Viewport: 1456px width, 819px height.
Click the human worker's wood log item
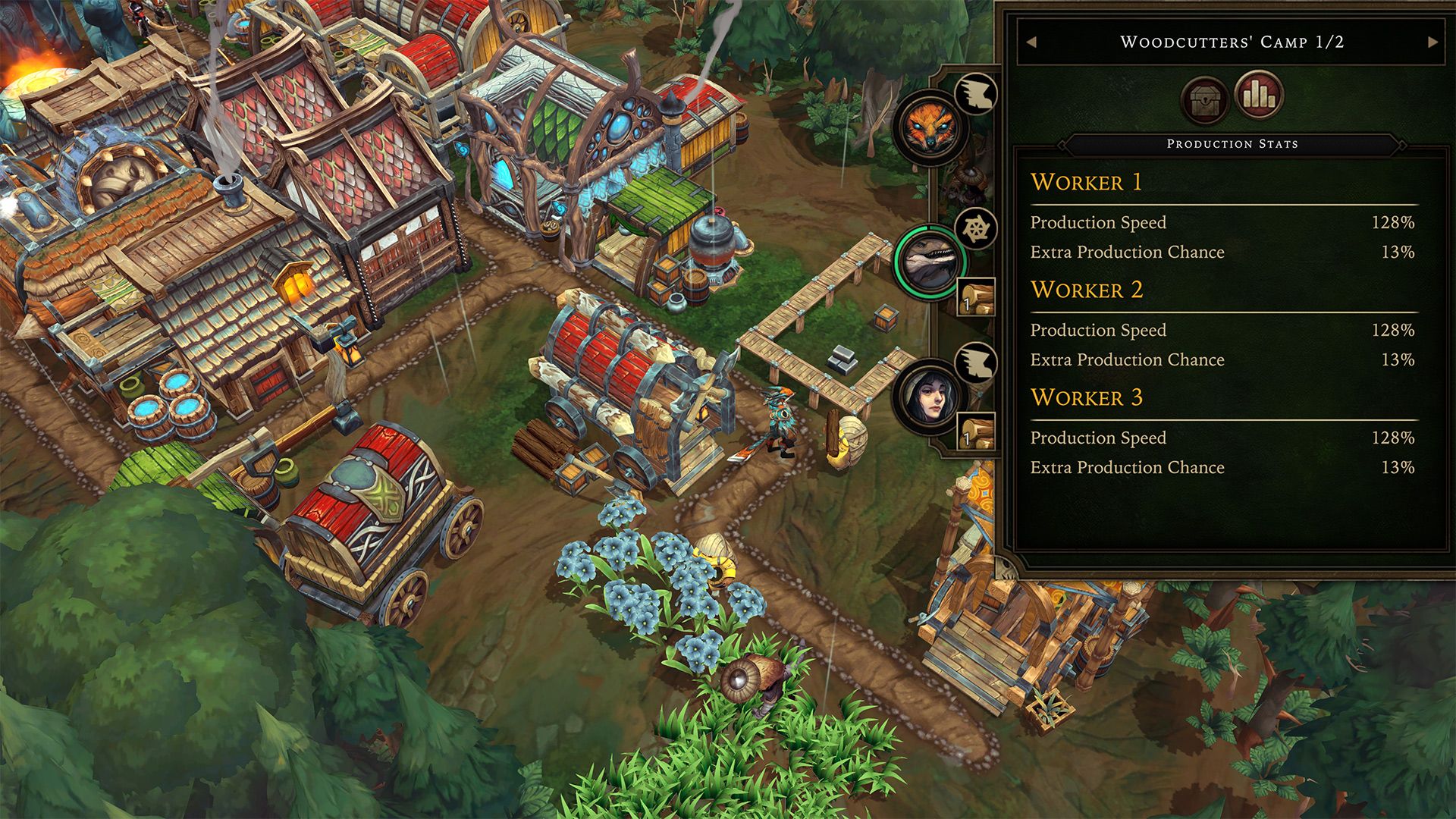tap(975, 432)
